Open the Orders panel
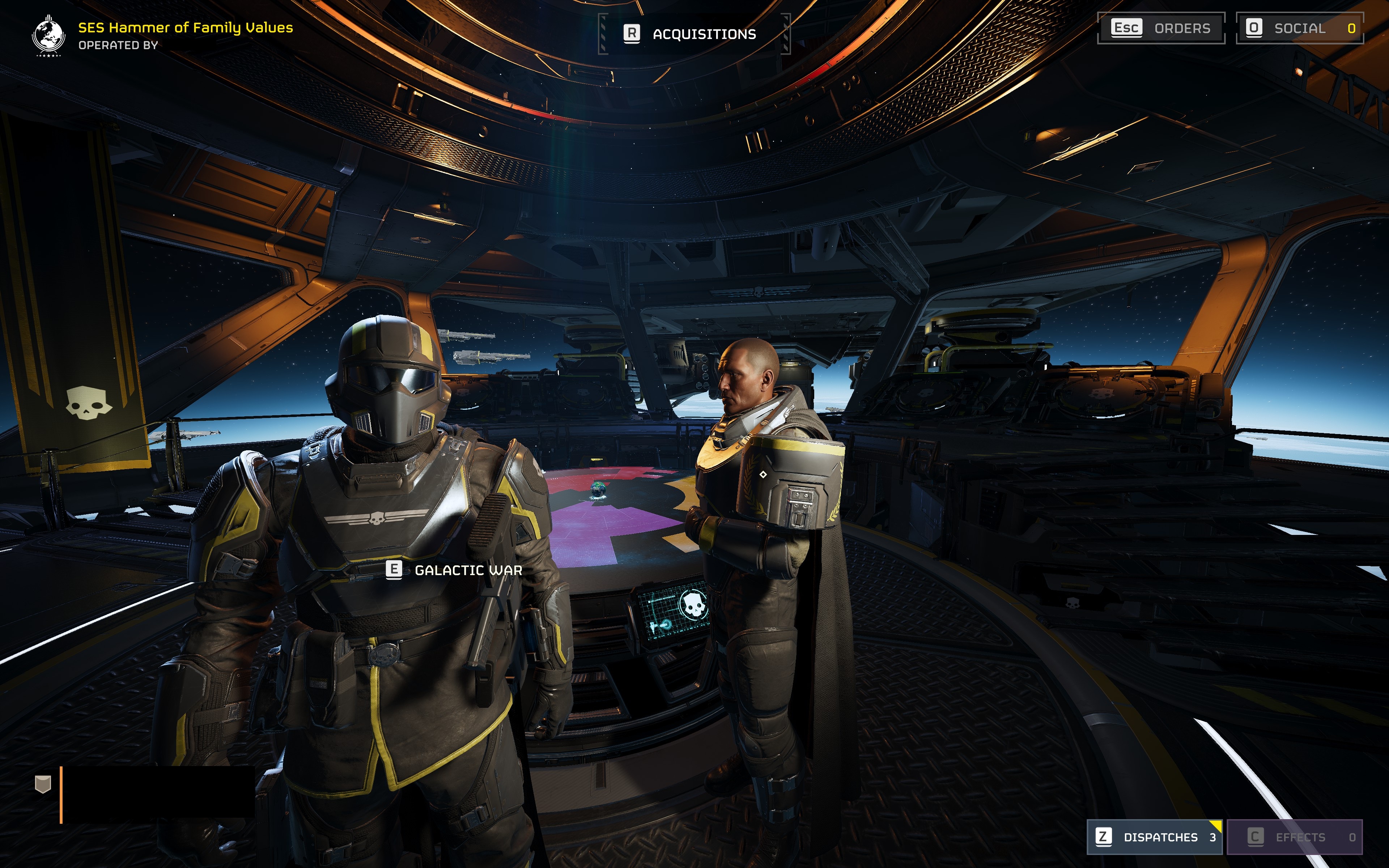1389x868 pixels. [1160, 28]
